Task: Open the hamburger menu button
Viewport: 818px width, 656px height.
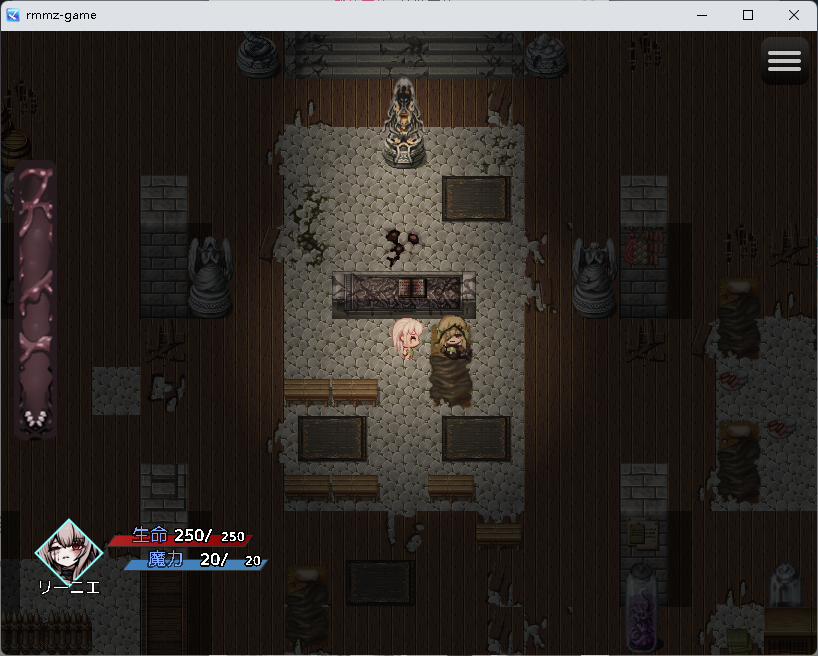Action: point(784,61)
